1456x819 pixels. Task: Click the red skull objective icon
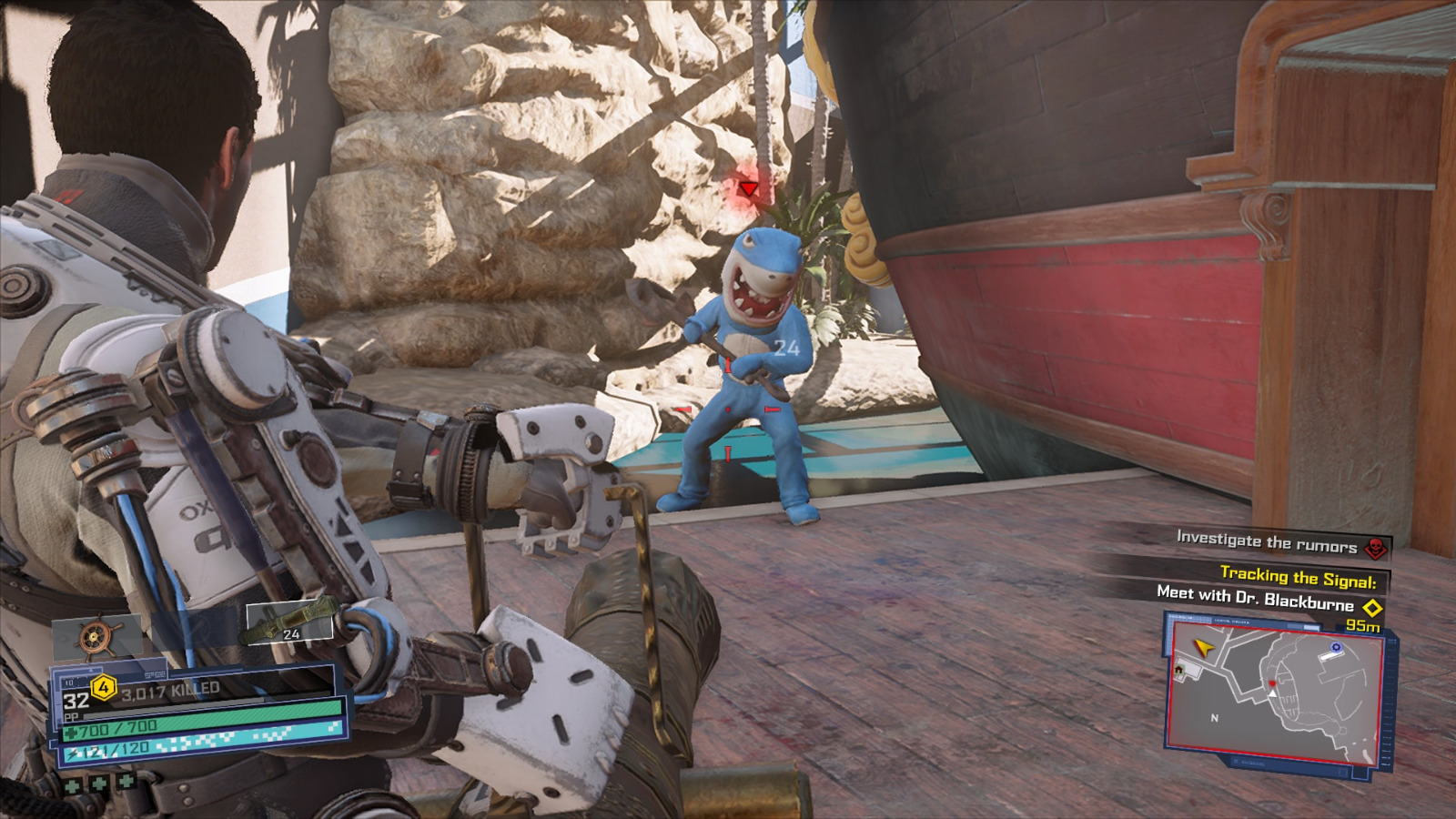(x=1376, y=547)
